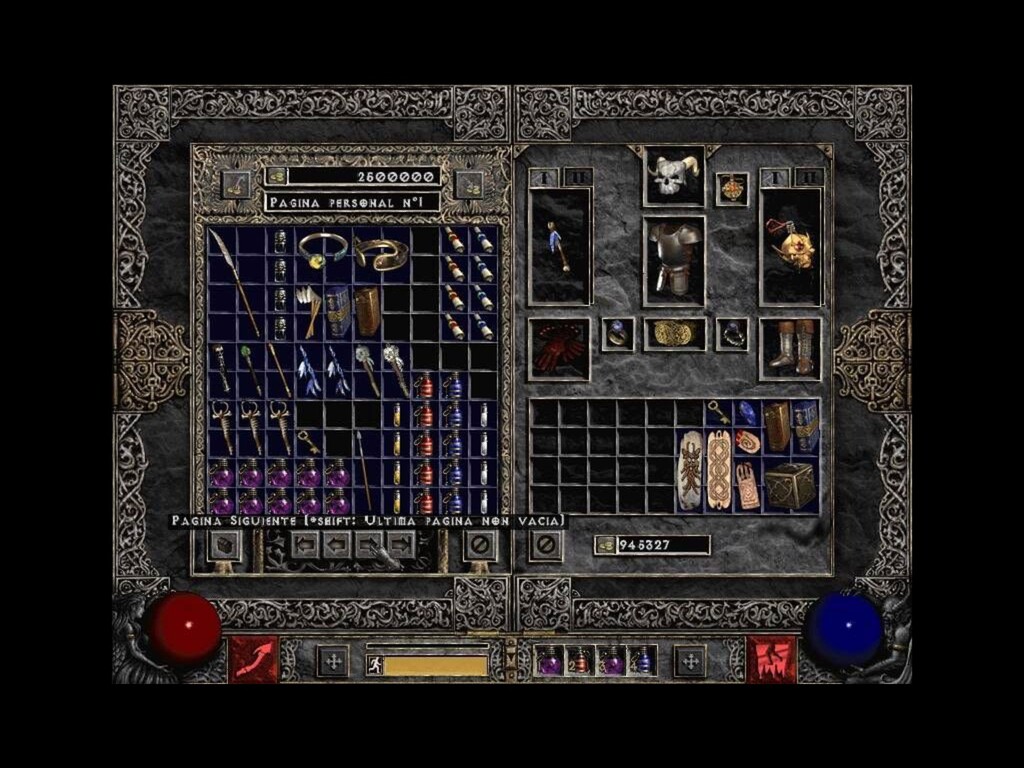Close the inventory panel with the cancel button
The image size is (1024, 768).
[545, 545]
